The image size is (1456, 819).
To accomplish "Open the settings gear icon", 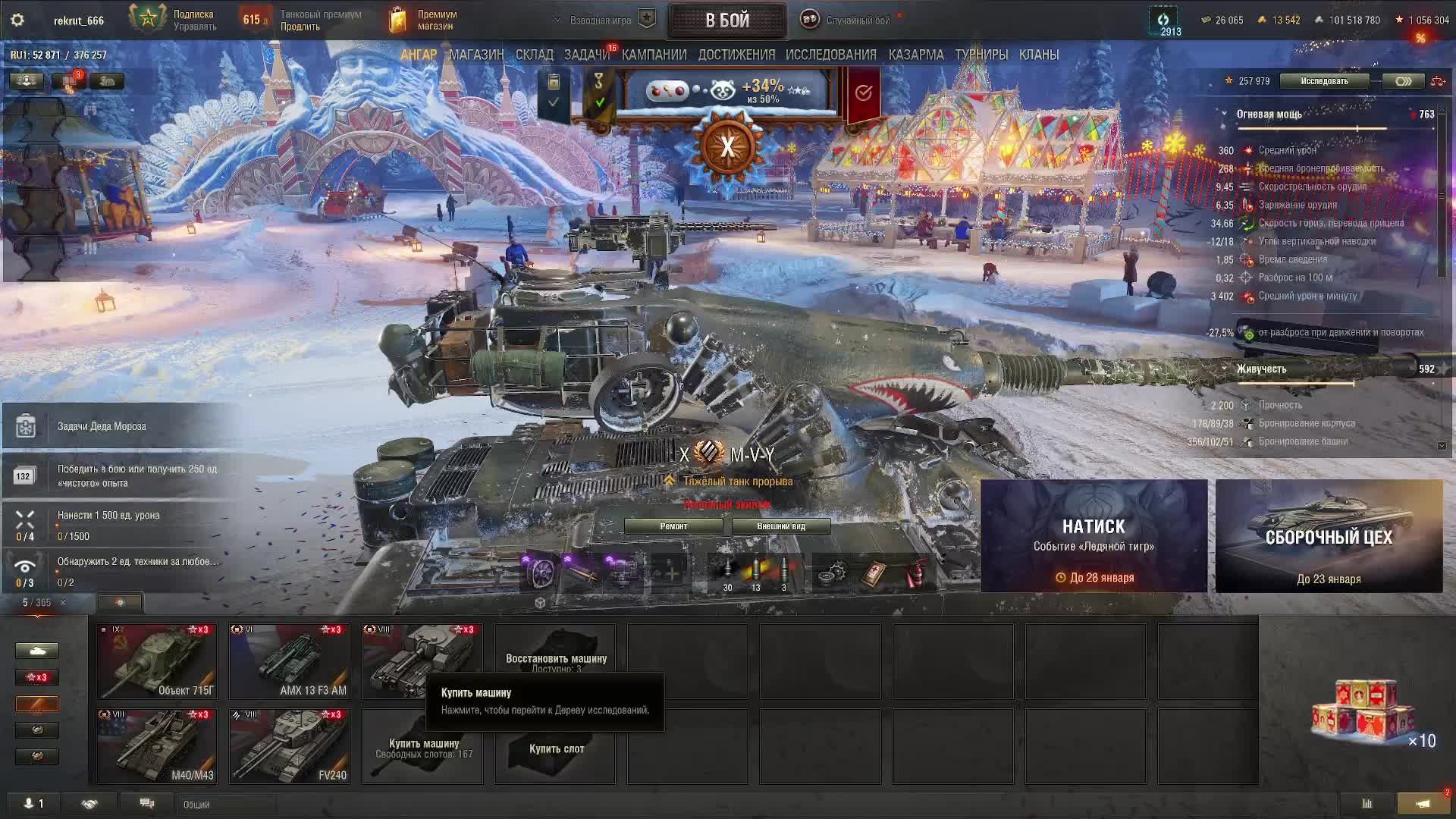I will [17, 20].
